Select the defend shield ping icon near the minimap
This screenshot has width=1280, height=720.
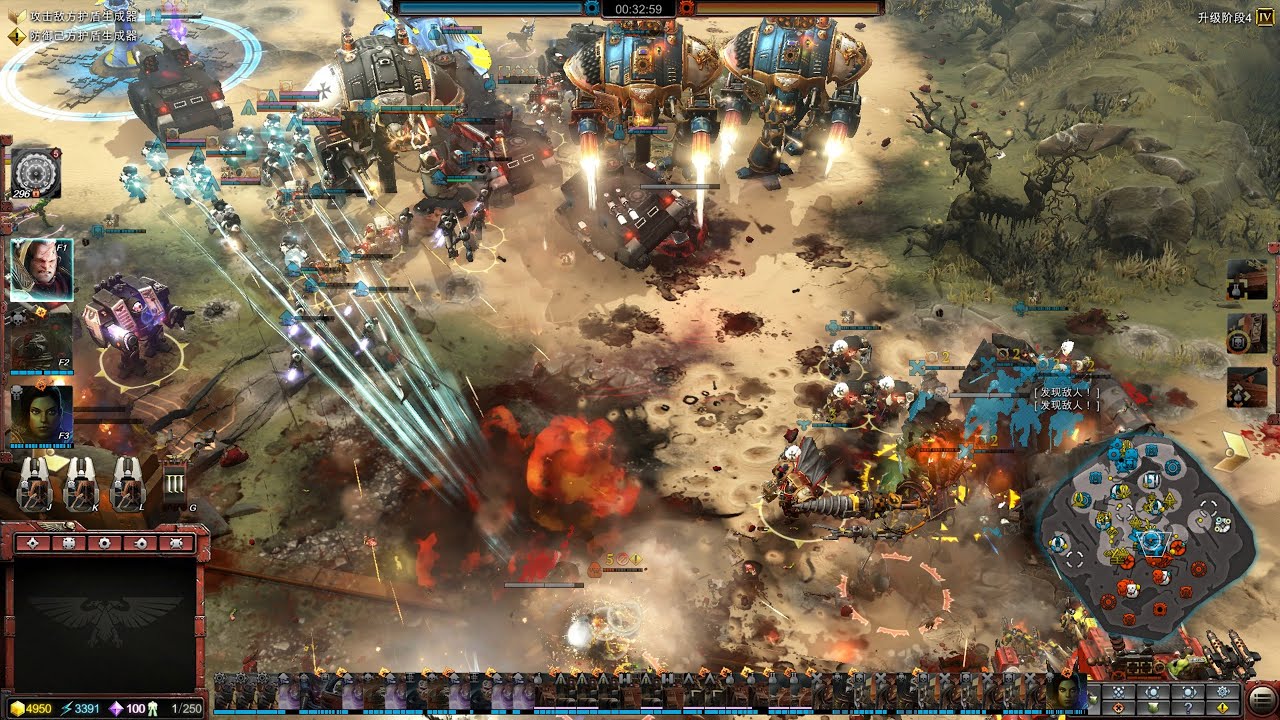[x=1154, y=709]
